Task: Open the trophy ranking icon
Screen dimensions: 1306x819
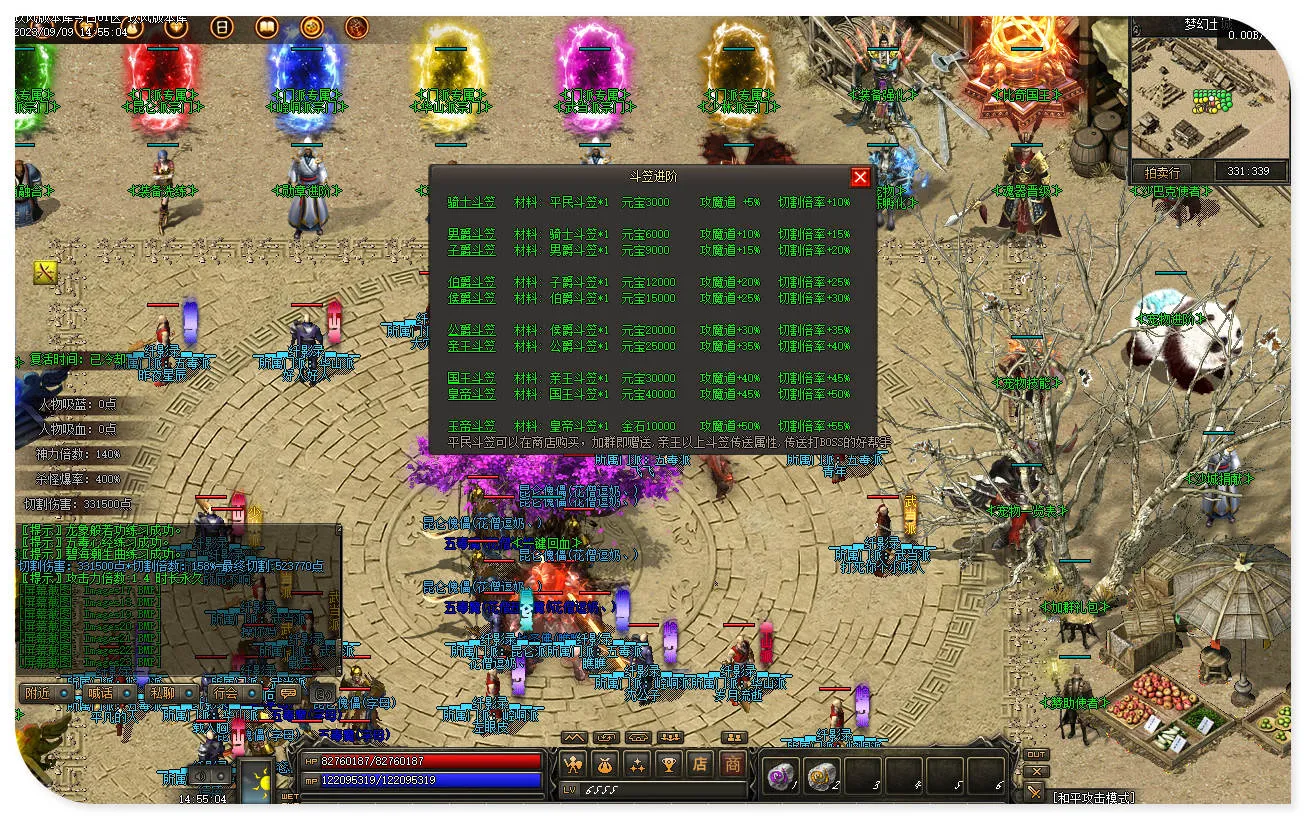Action: coord(669,765)
